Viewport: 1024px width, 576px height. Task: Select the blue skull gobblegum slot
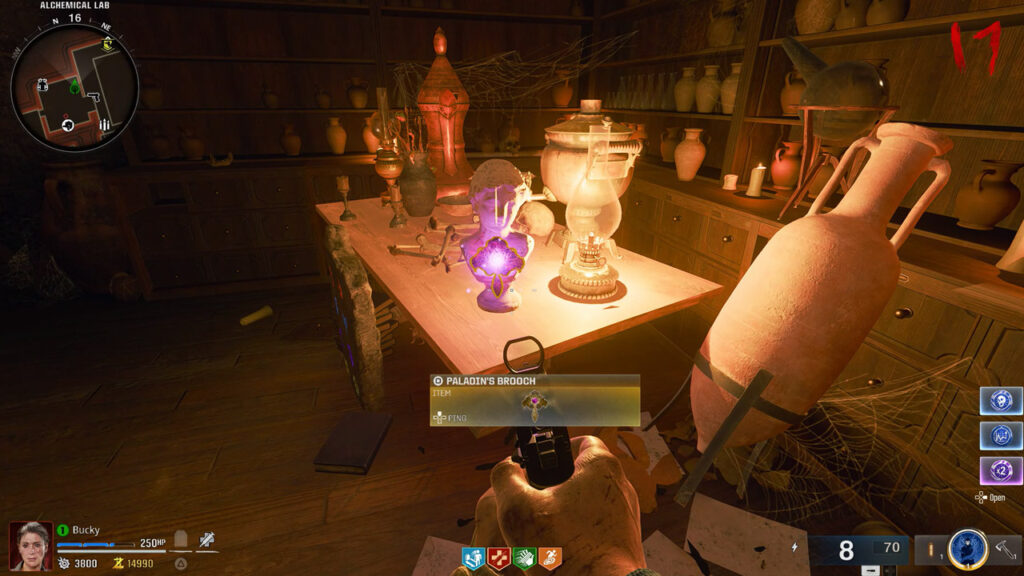tap(1001, 402)
